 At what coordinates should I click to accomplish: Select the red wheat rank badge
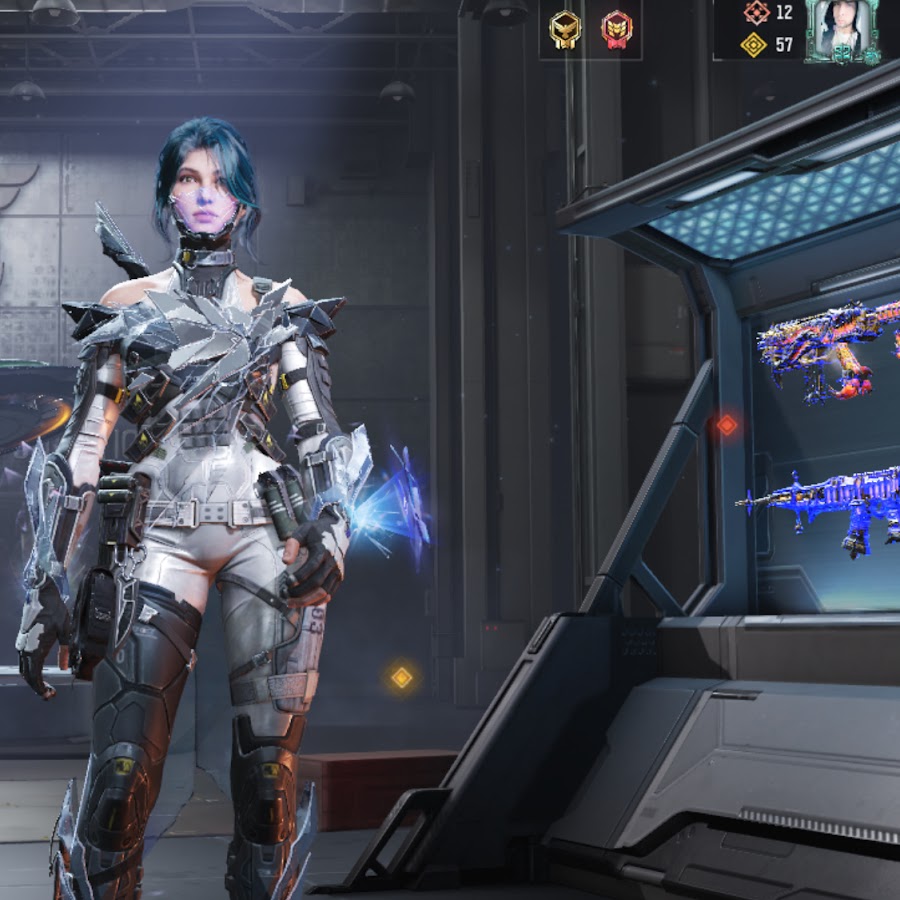pos(616,30)
